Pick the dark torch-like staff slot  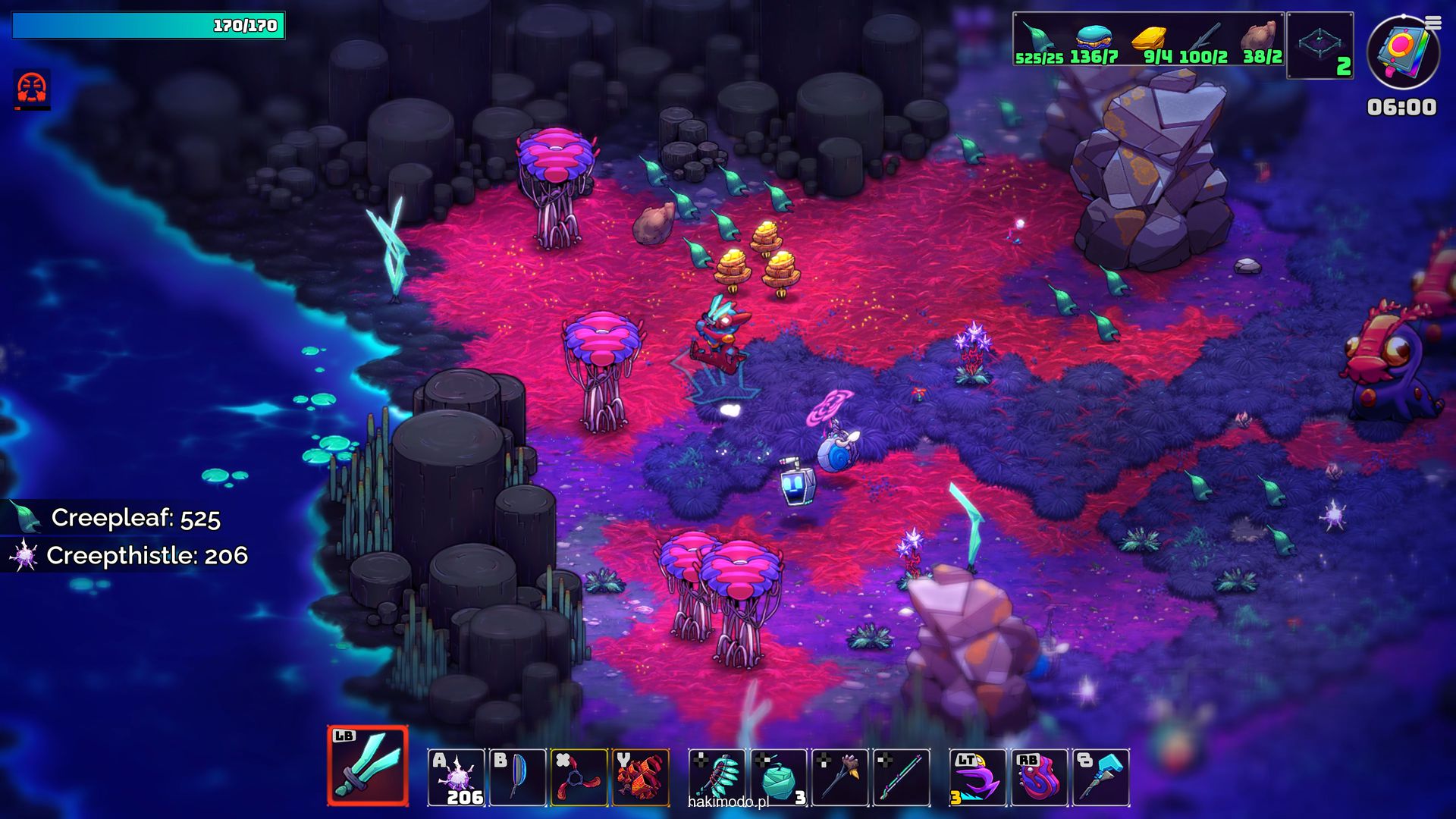coord(840,777)
